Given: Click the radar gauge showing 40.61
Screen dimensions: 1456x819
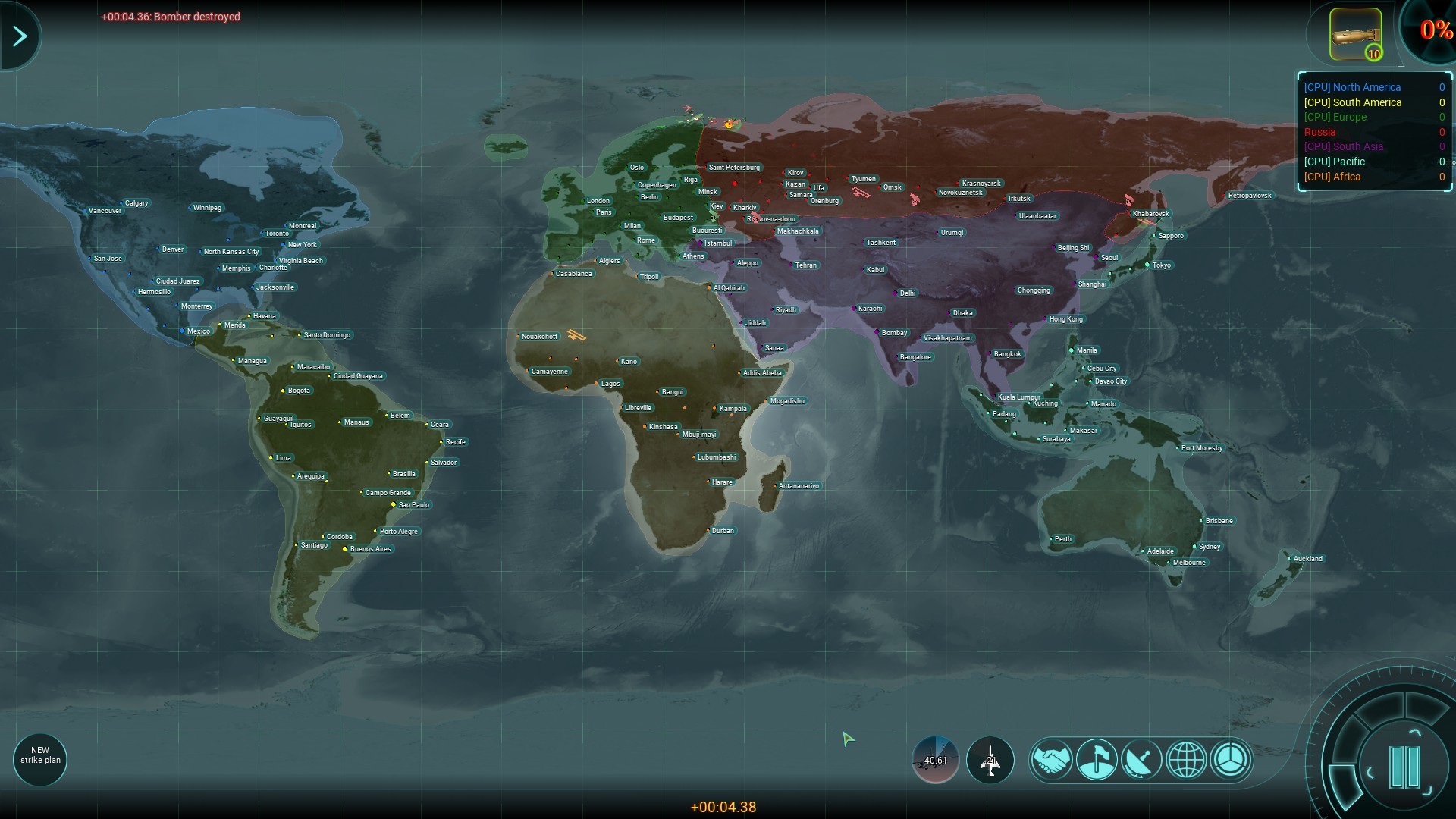Looking at the screenshot, I should 935,760.
